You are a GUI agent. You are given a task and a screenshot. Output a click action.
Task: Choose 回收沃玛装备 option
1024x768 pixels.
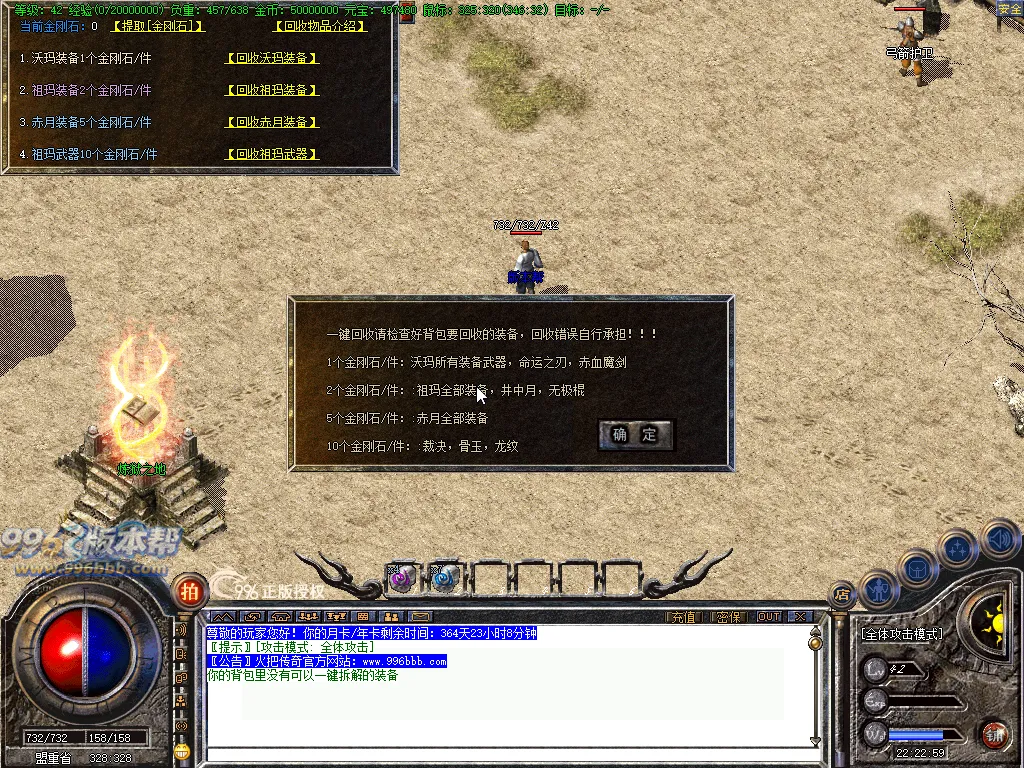click(x=272, y=58)
